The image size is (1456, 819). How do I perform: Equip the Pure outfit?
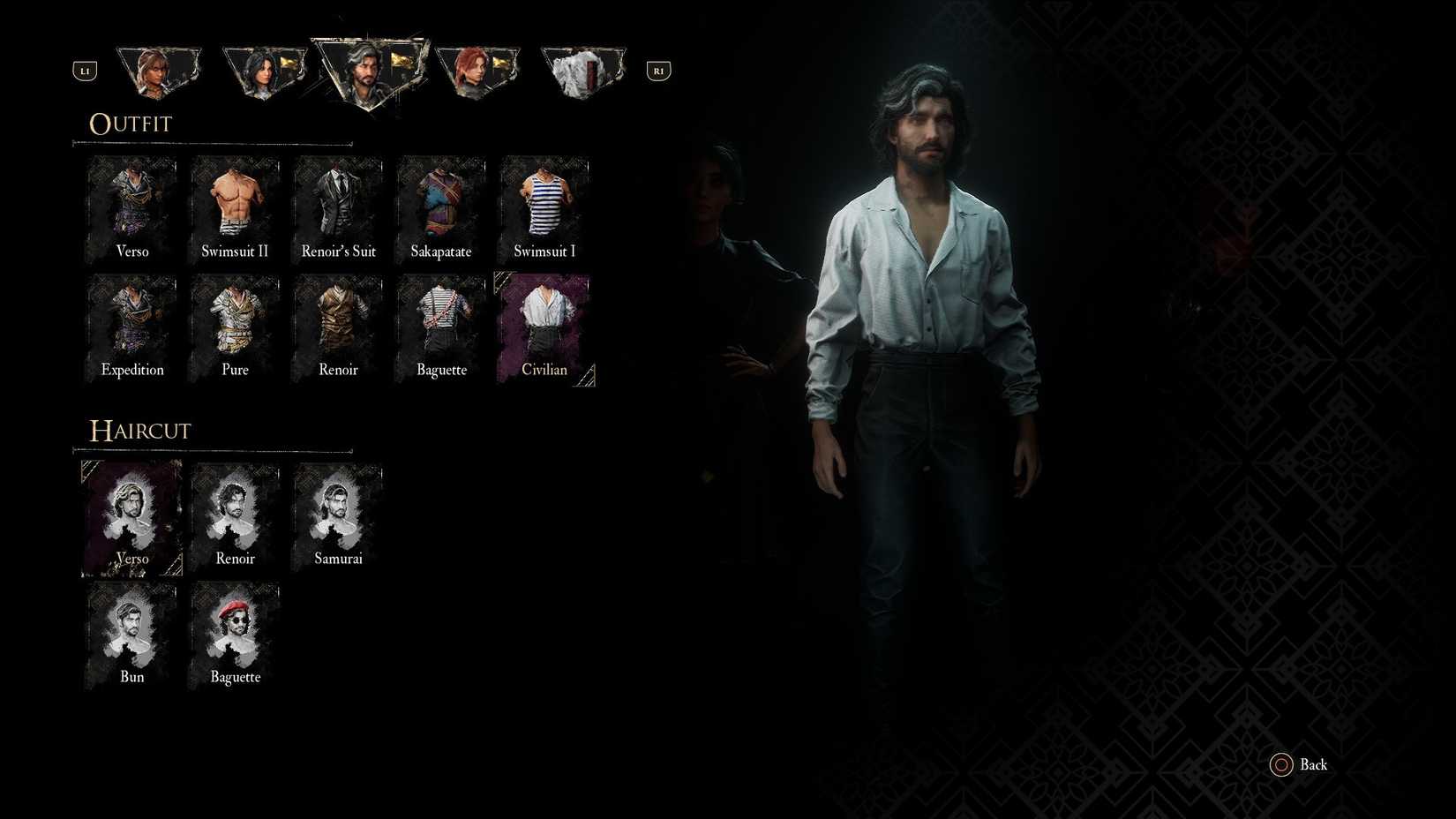234,328
